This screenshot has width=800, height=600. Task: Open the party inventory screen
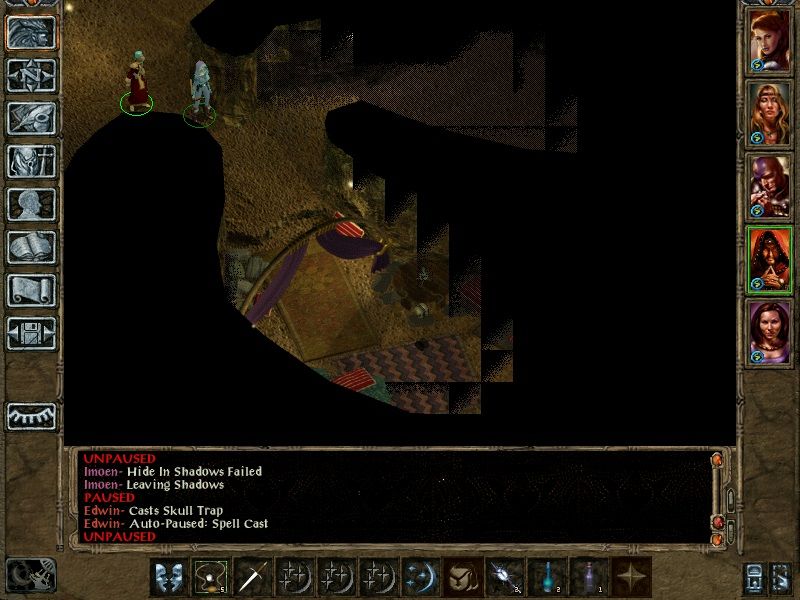coord(31,161)
